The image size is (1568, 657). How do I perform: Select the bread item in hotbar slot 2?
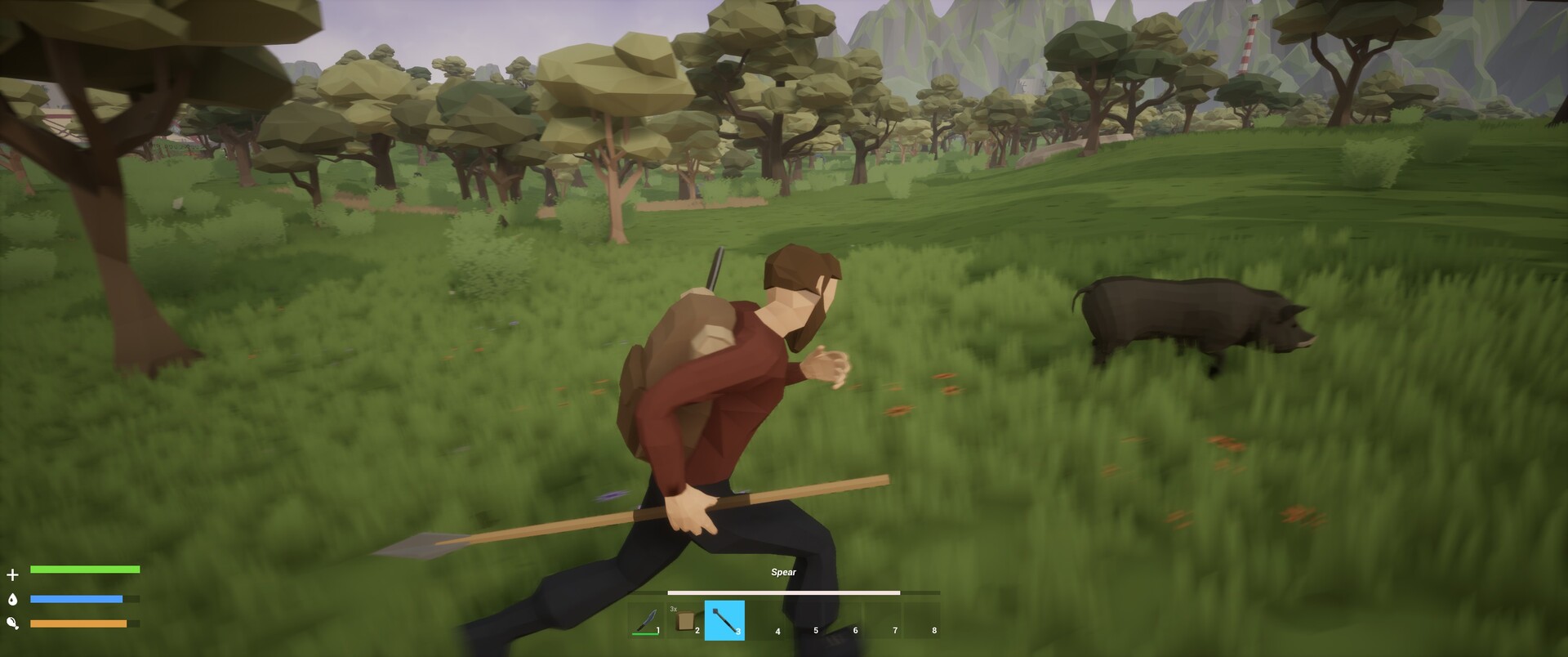tap(687, 619)
